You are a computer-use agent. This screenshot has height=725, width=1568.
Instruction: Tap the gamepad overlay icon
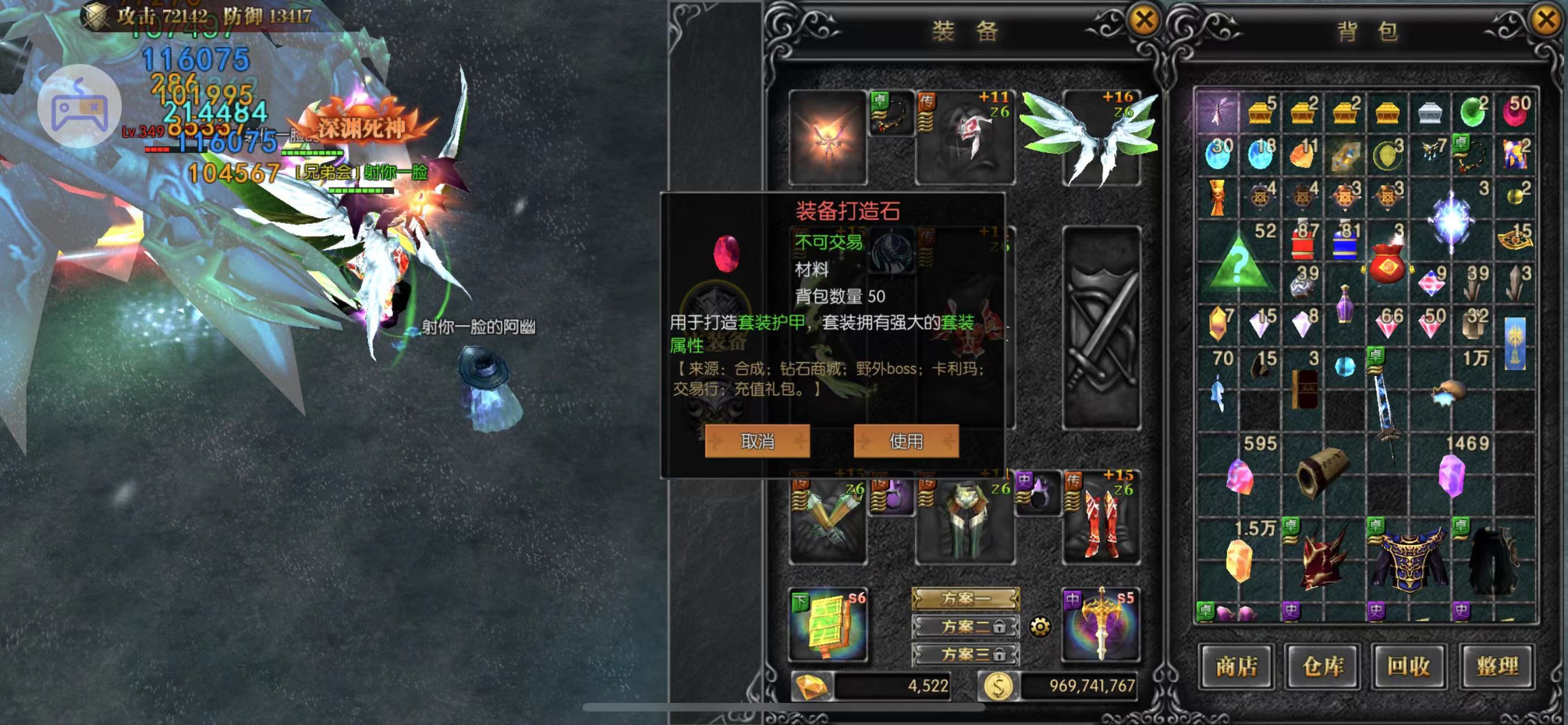click(79, 107)
